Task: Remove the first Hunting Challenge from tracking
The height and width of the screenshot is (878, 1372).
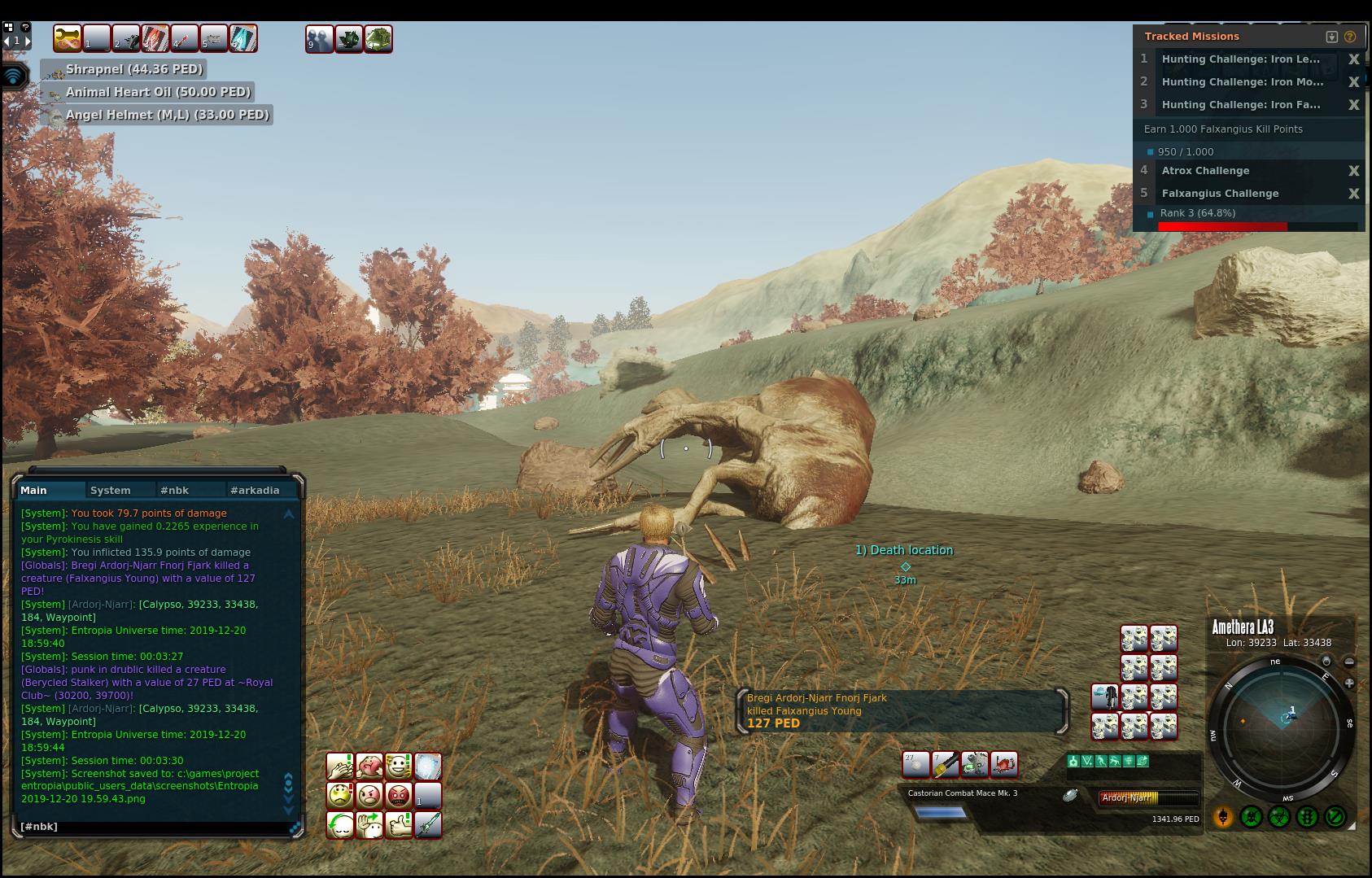Action: click(1353, 59)
